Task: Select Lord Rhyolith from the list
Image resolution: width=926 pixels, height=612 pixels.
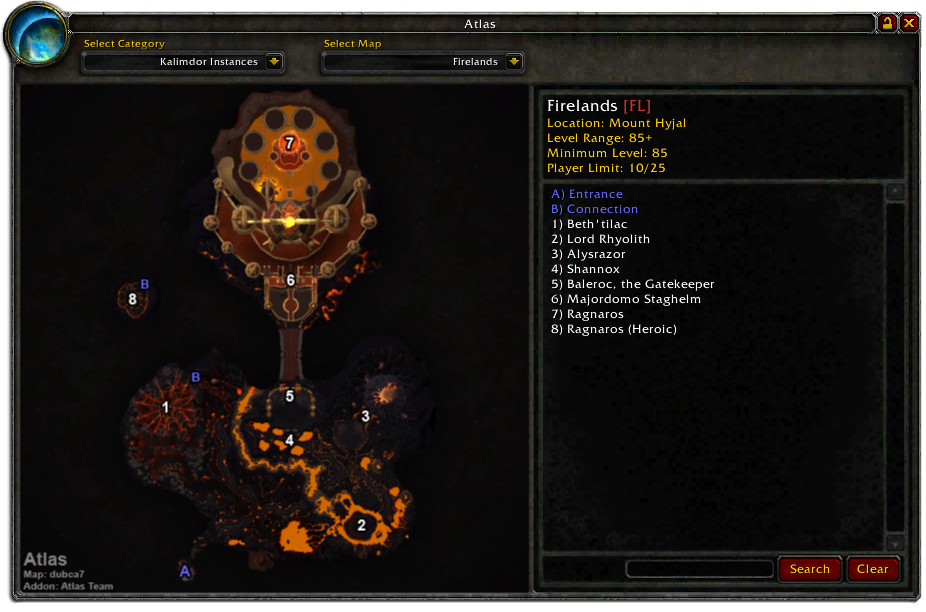Action: [600, 239]
